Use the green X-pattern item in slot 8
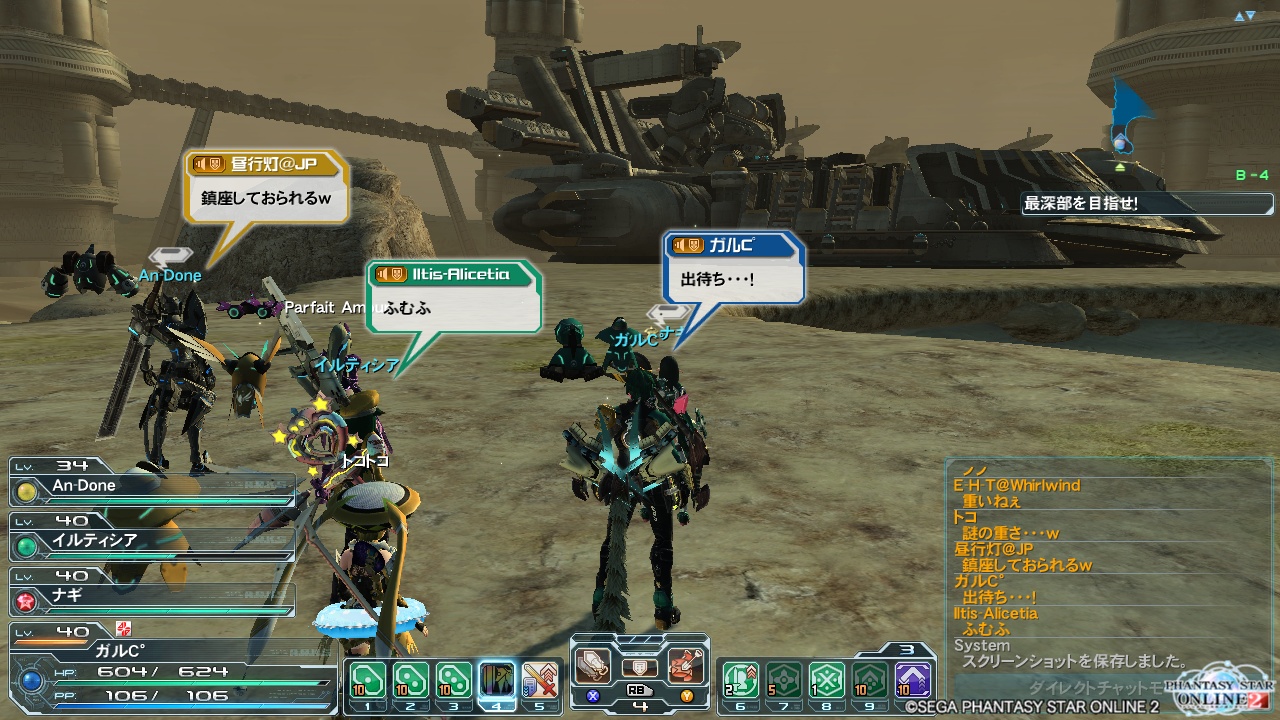The image size is (1280, 720). [826, 680]
